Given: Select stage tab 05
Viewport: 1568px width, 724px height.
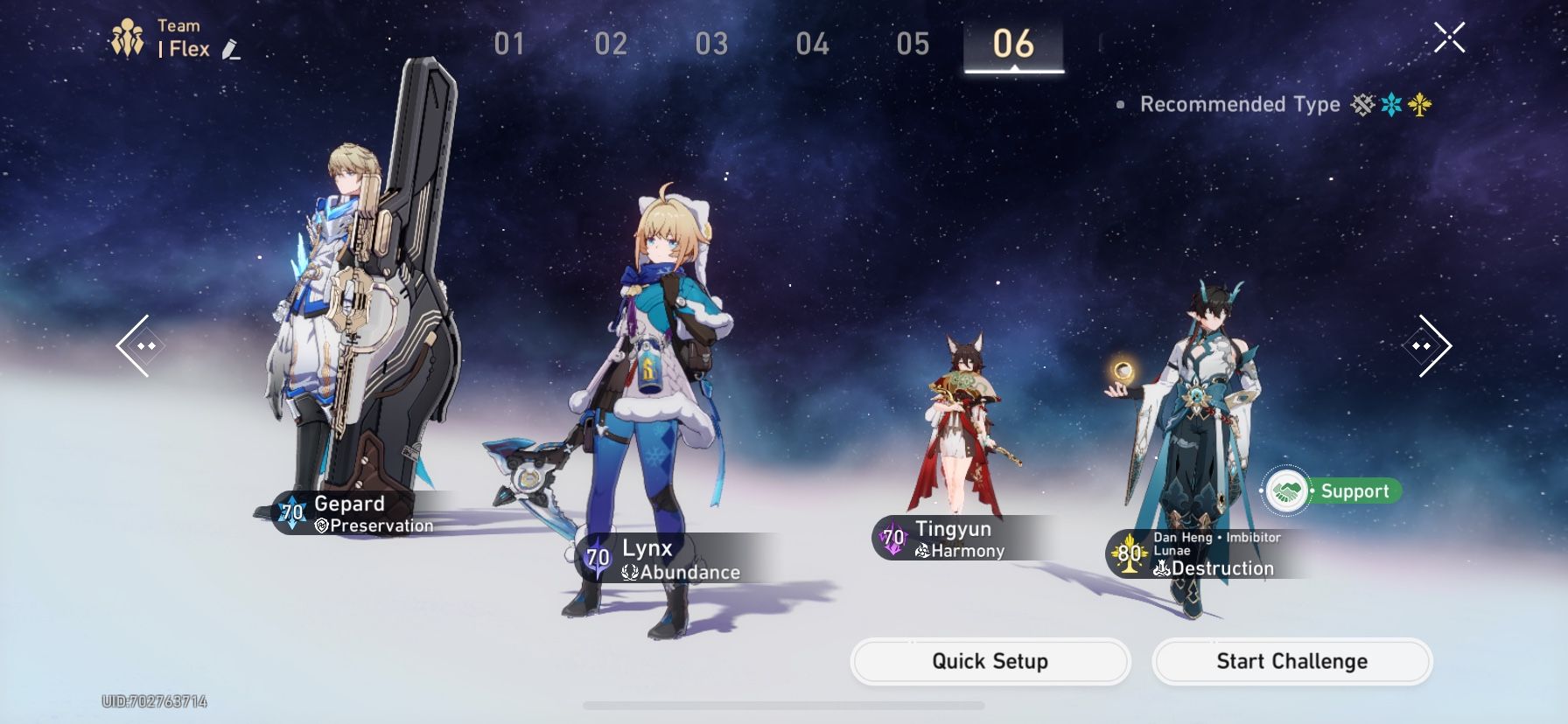Looking at the screenshot, I should pos(913,43).
